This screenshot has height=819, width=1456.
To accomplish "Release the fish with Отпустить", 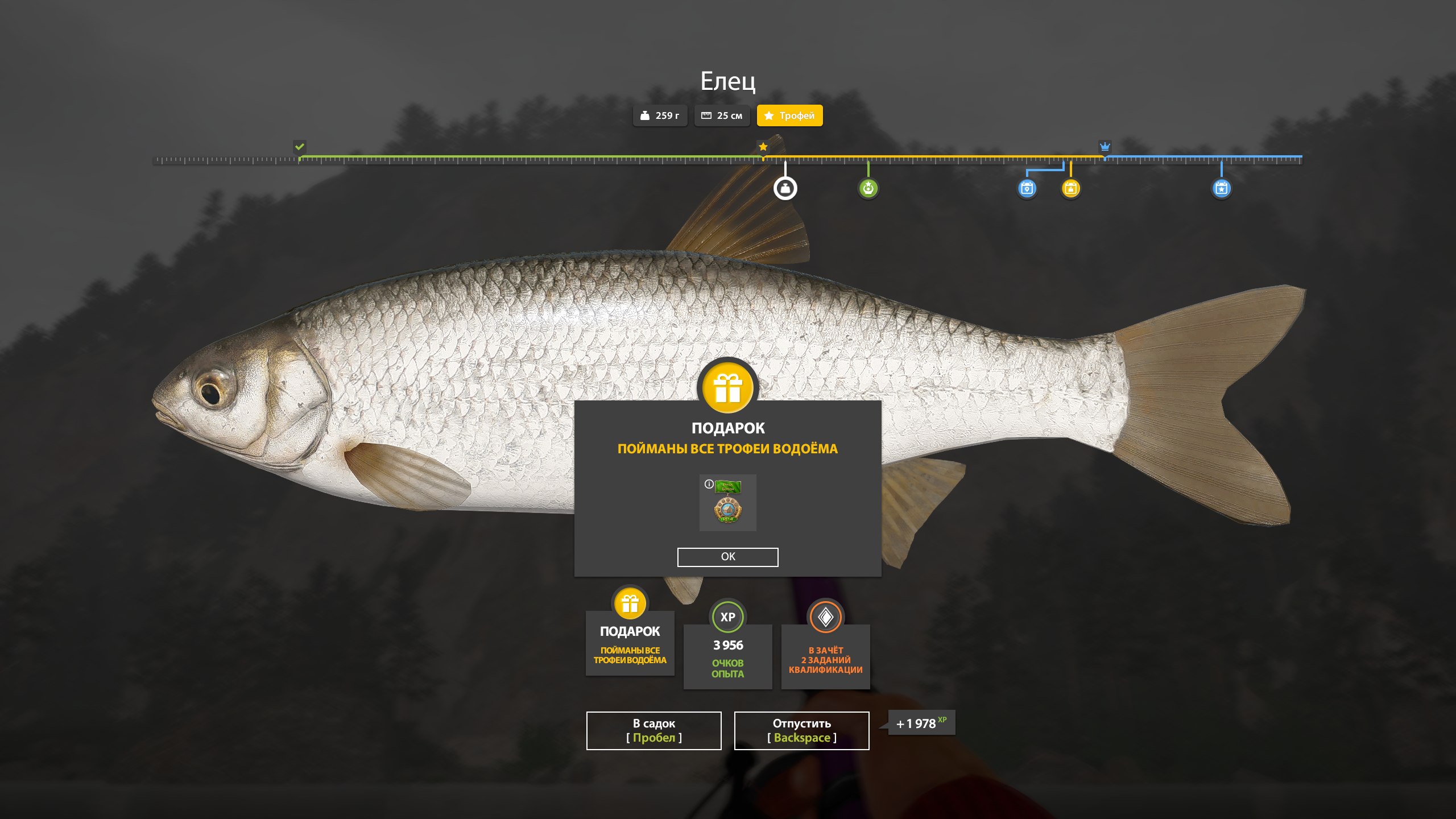I will (801, 730).
